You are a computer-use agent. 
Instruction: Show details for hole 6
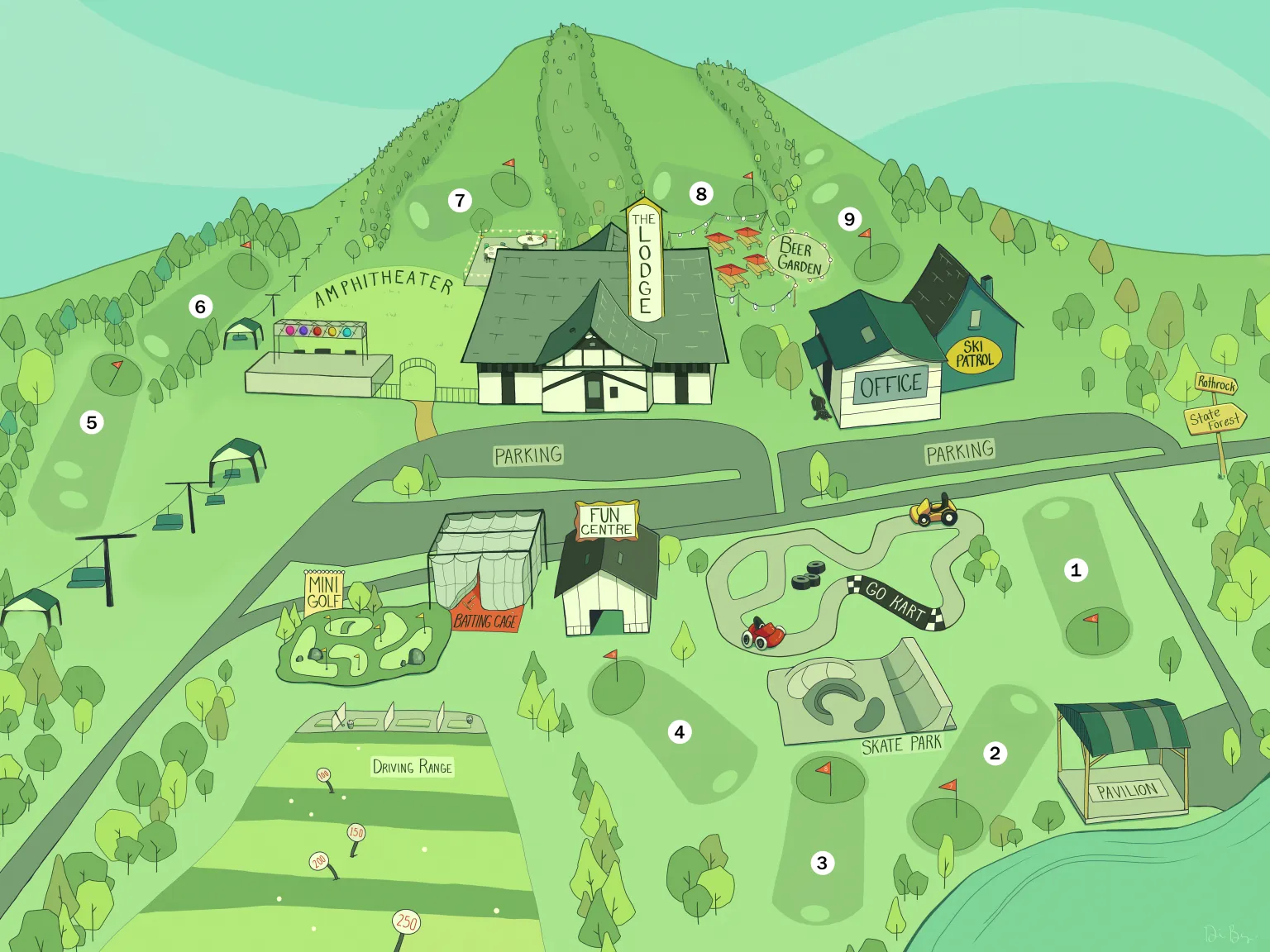pyautogui.click(x=200, y=307)
